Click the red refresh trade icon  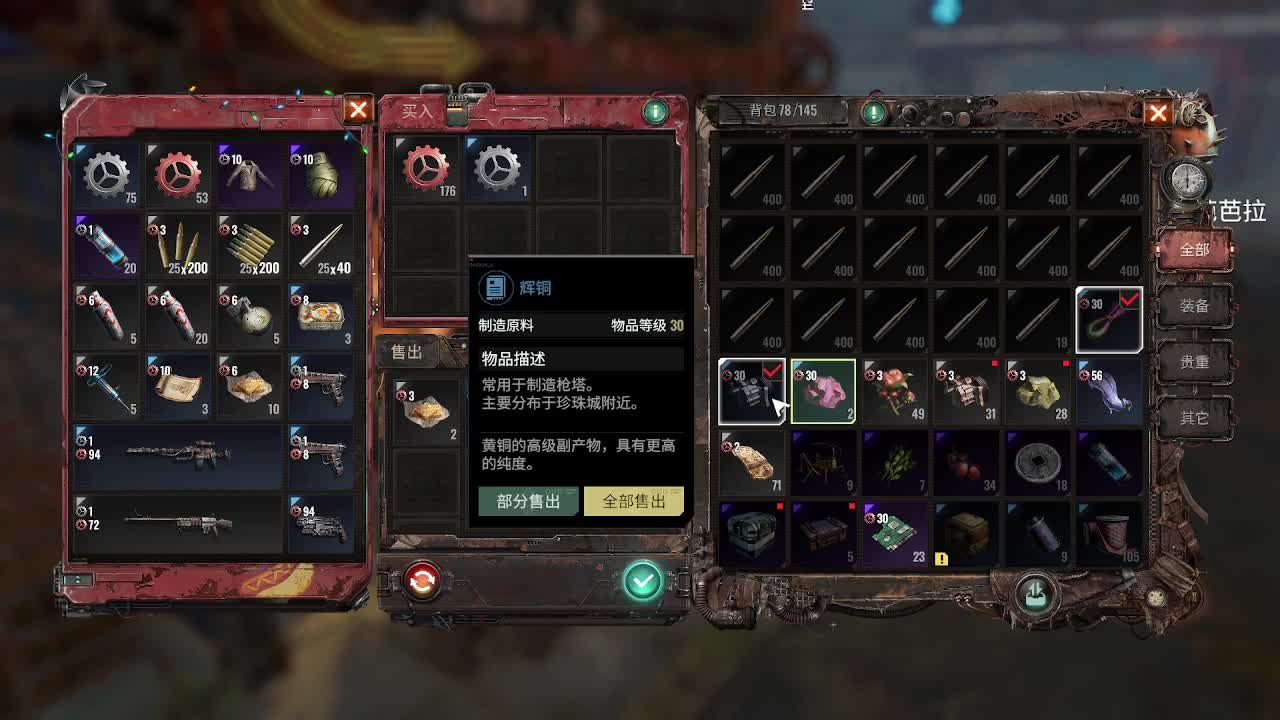422,578
